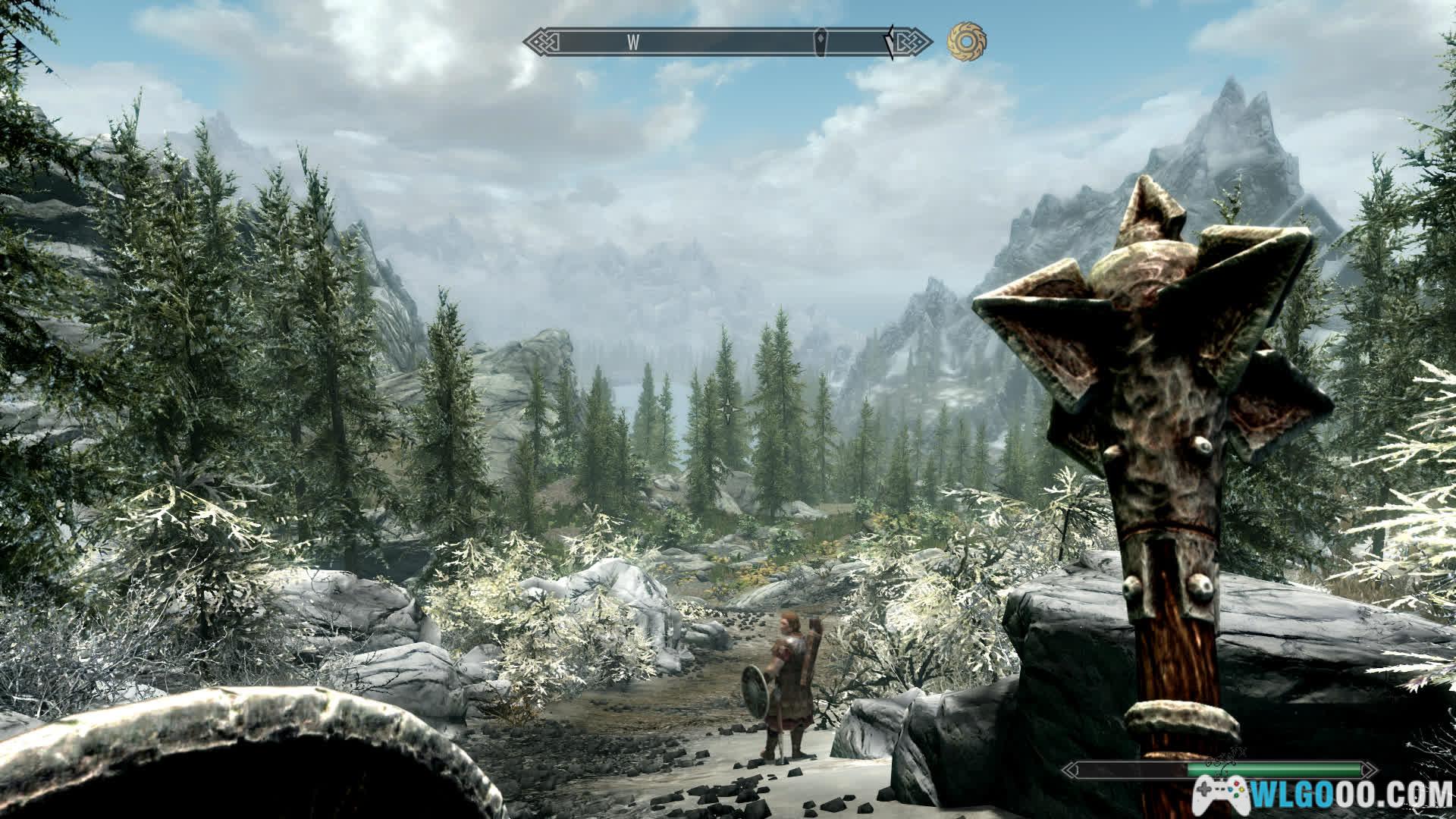Select the gold circular icon beside the compass
This screenshot has height=819, width=1456.
(966, 42)
